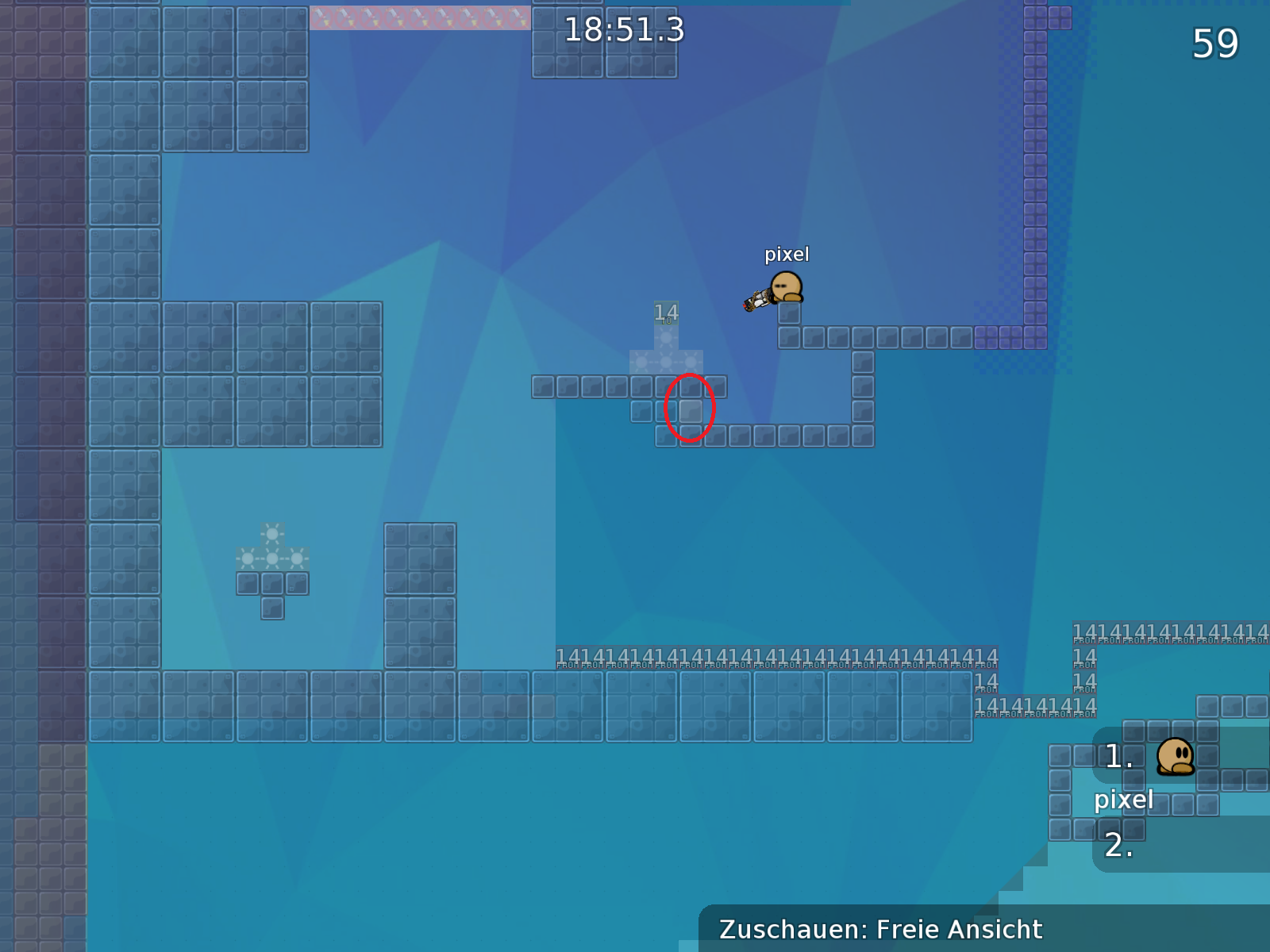Select the pixel nameplate above the tee
The width and height of the screenshot is (1270, 952).
(787, 255)
